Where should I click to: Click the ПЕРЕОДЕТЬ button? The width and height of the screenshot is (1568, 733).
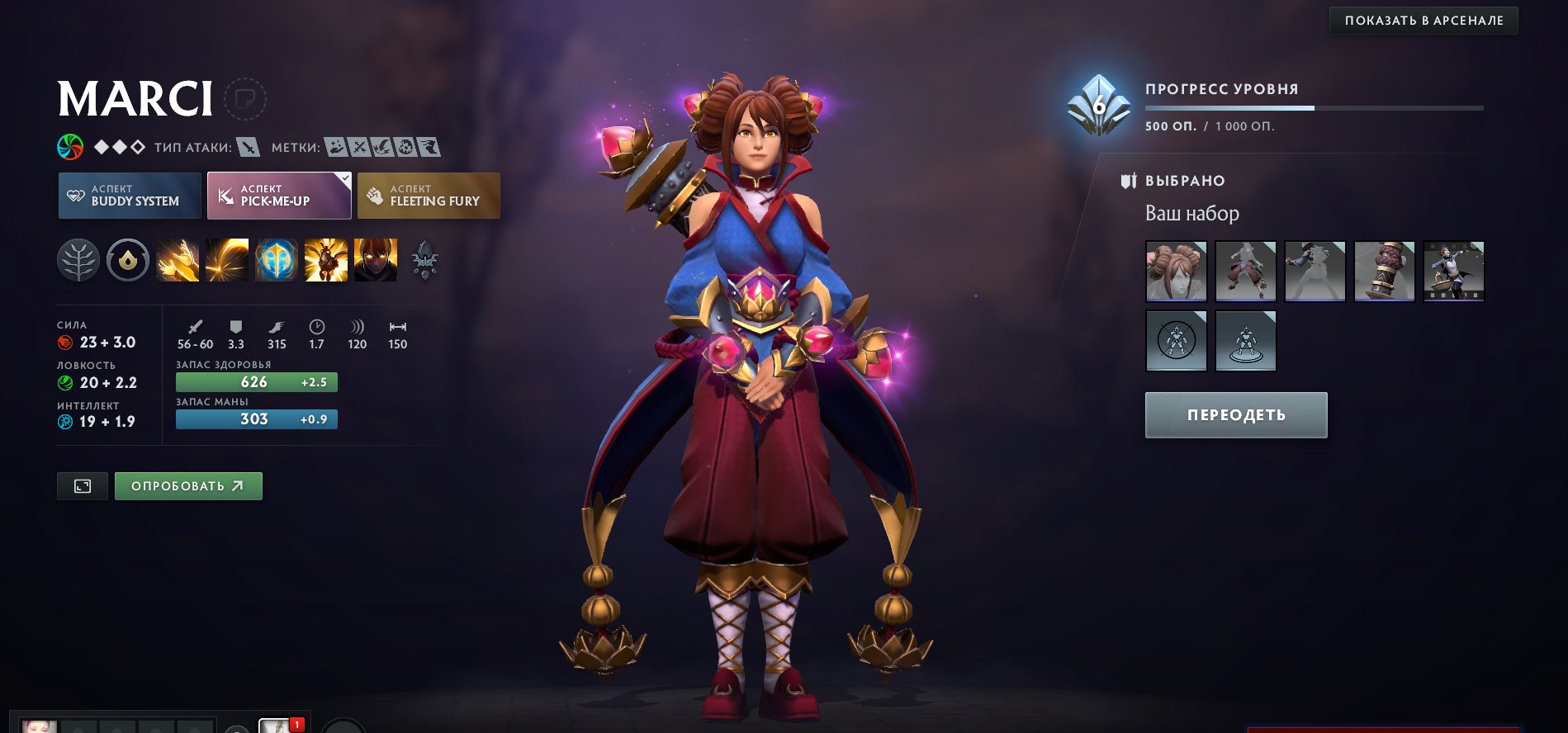point(1236,415)
